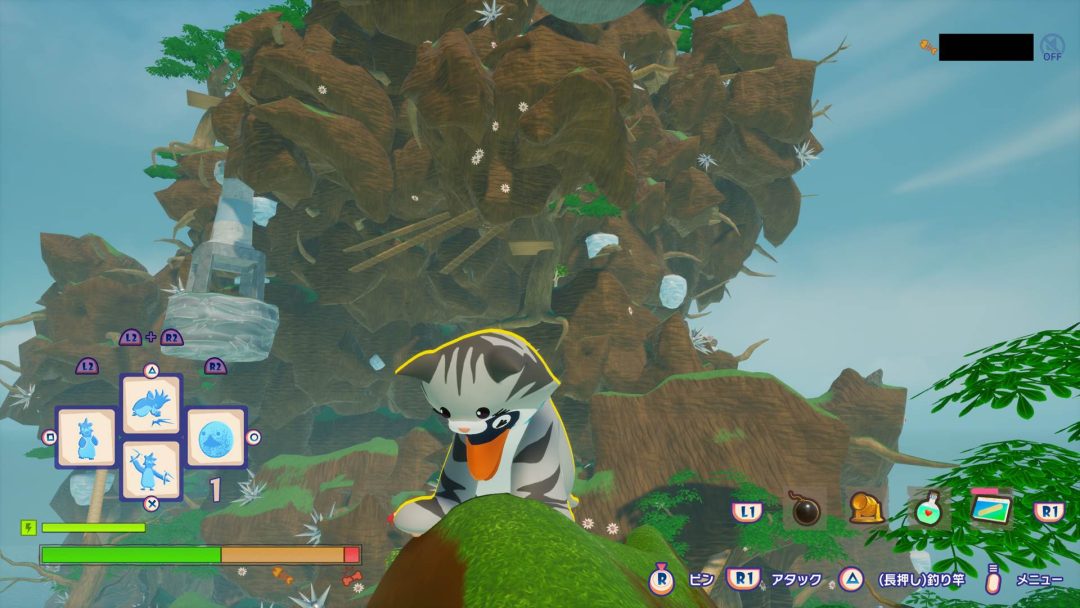Choose the creature slash attack slot

pos(151,469)
